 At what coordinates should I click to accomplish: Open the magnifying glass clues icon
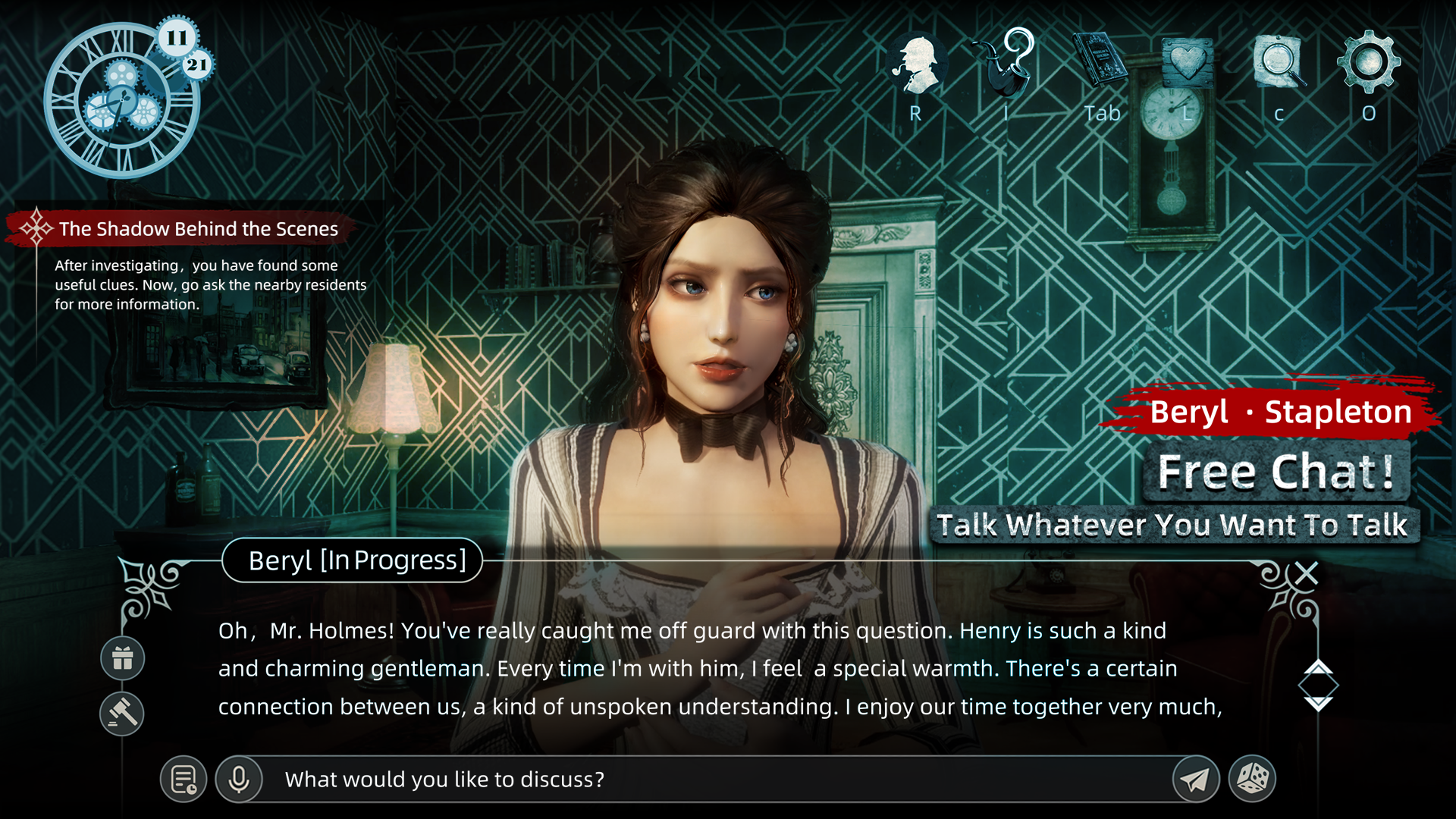[1279, 62]
